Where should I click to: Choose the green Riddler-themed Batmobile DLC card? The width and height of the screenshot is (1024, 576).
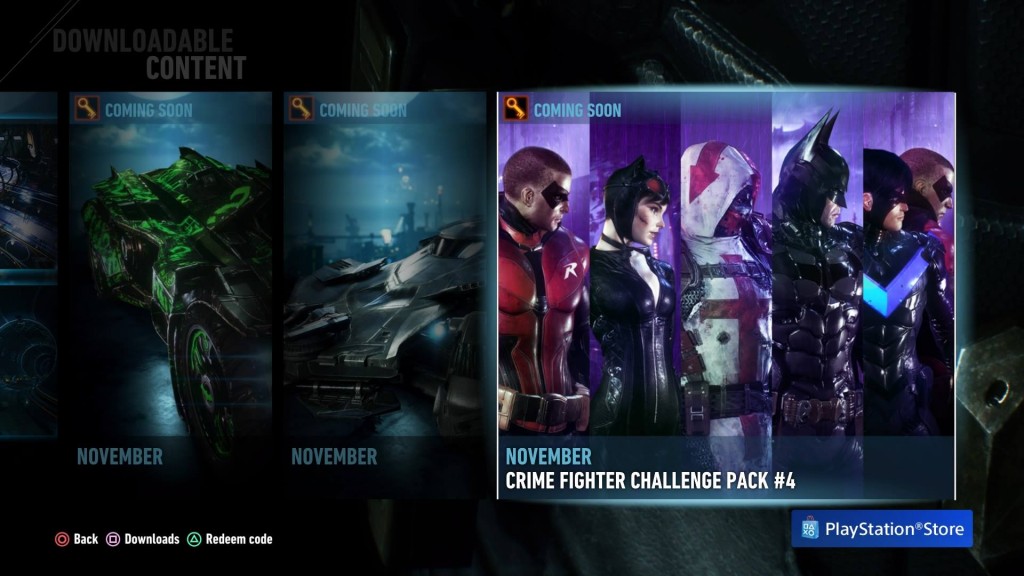170,295
